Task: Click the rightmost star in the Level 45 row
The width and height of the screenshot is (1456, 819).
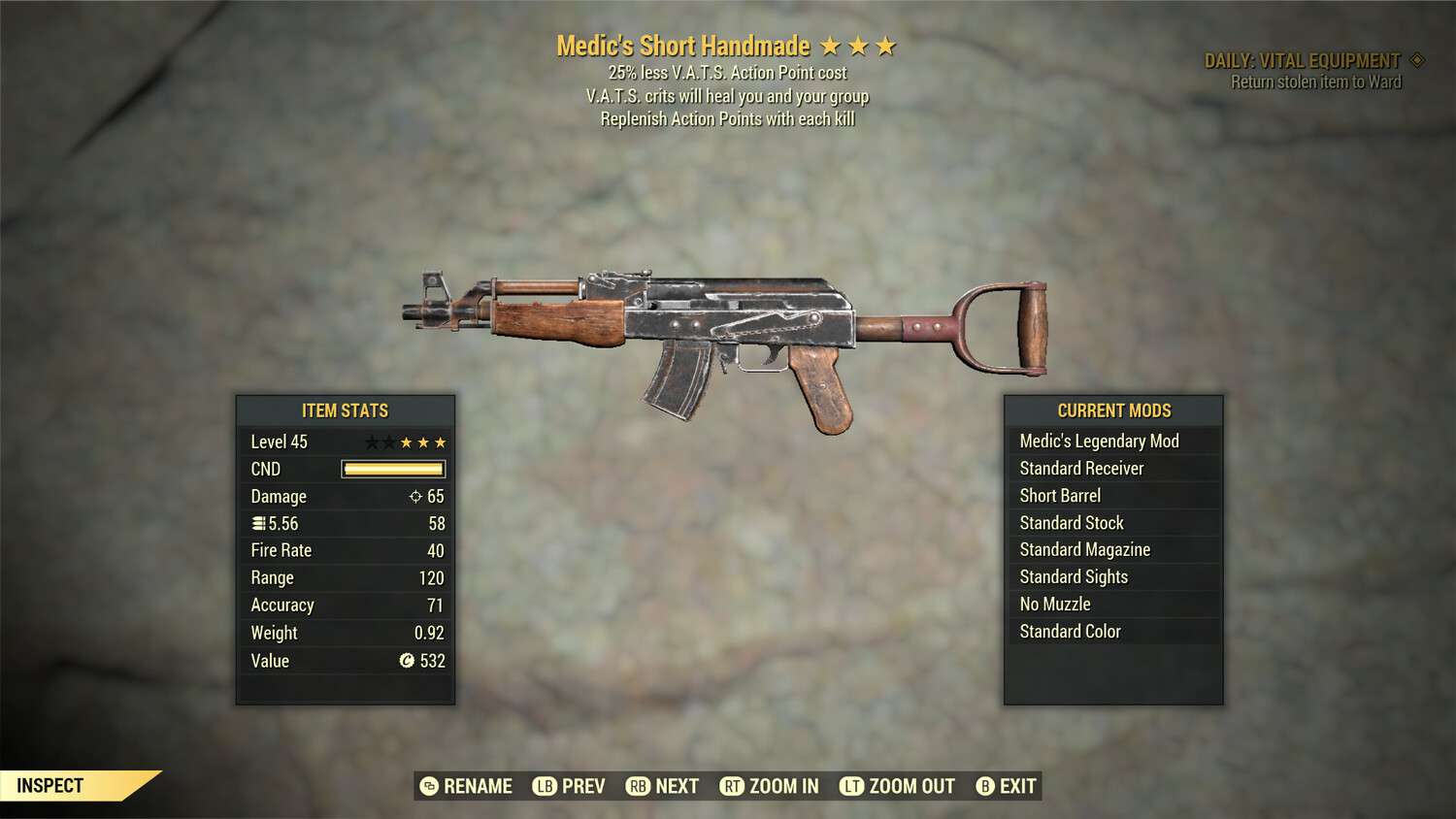Action: [439, 442]
